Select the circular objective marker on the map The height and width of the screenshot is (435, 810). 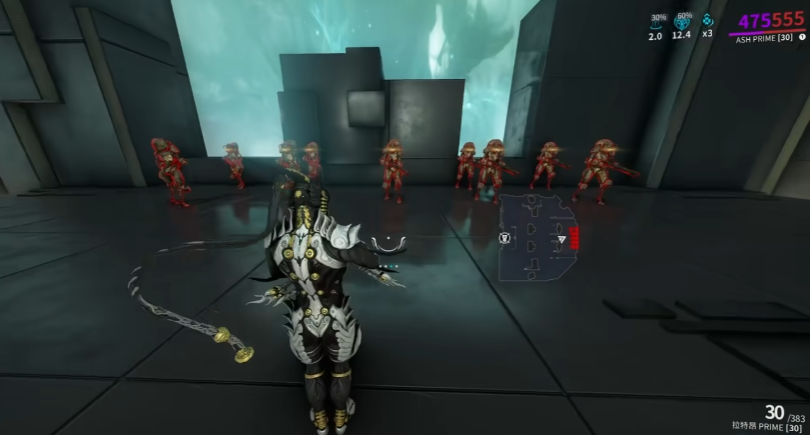click(503, 238)
